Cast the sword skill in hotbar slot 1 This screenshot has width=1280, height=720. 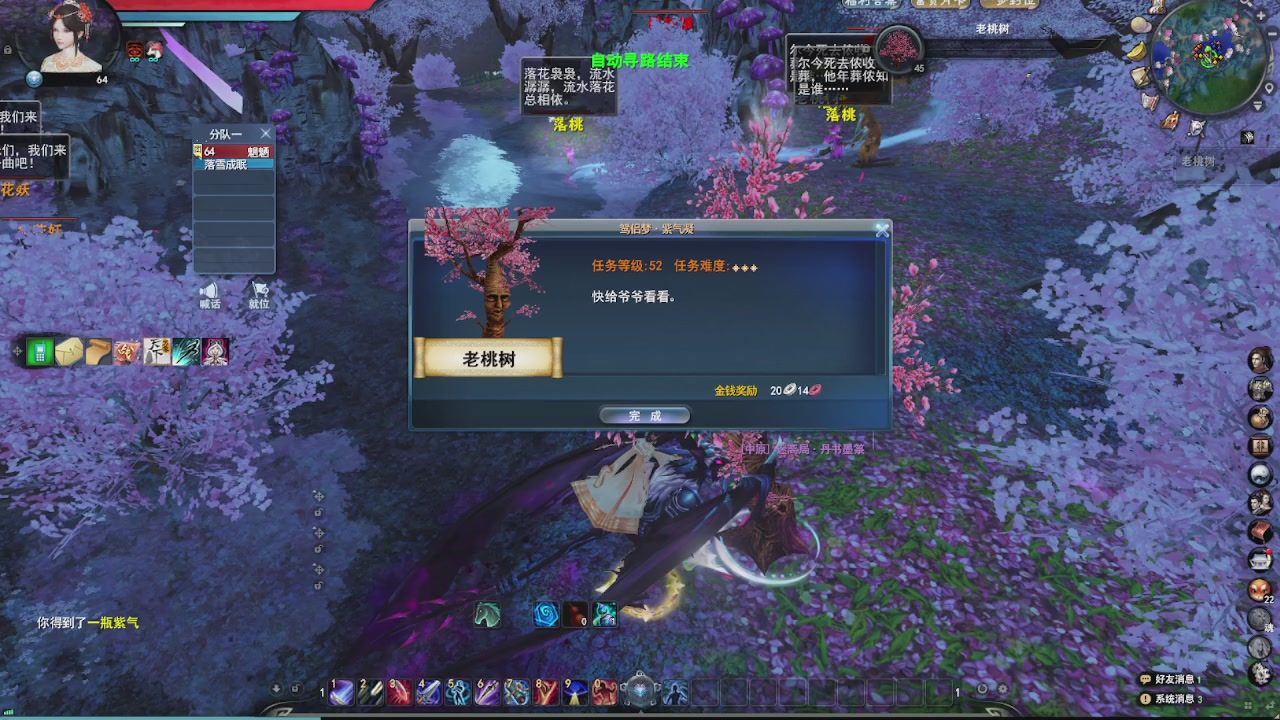coord(340,690)
